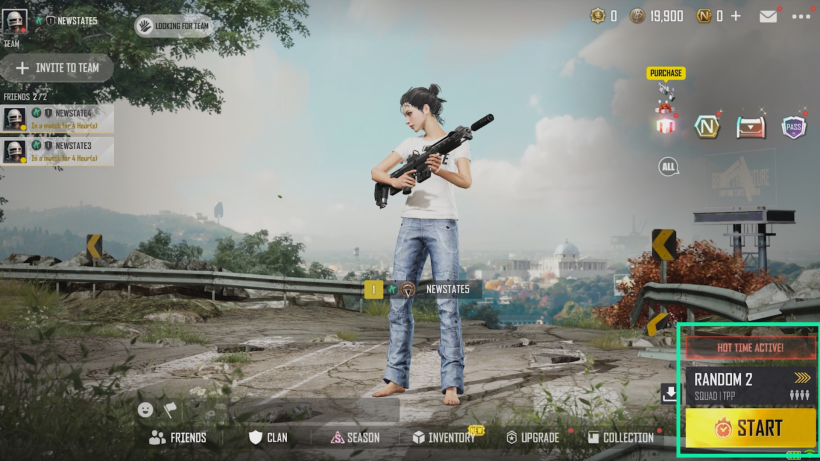Go to the Season page

(355, 437)
